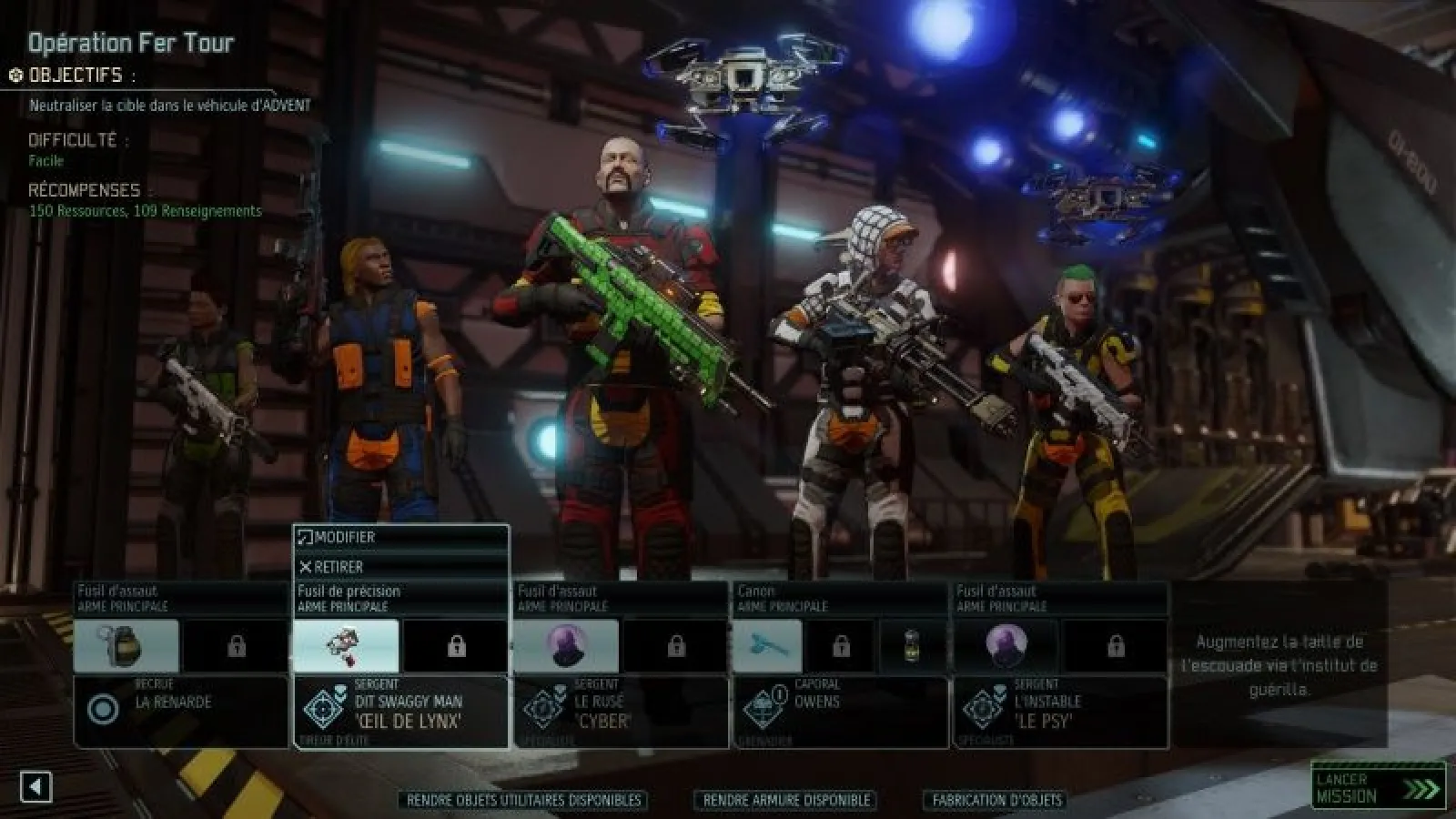Viewport: 1456px width, 819px height.
Task: Open Owens' Canon primary weapon header
Action: point(840,598)
